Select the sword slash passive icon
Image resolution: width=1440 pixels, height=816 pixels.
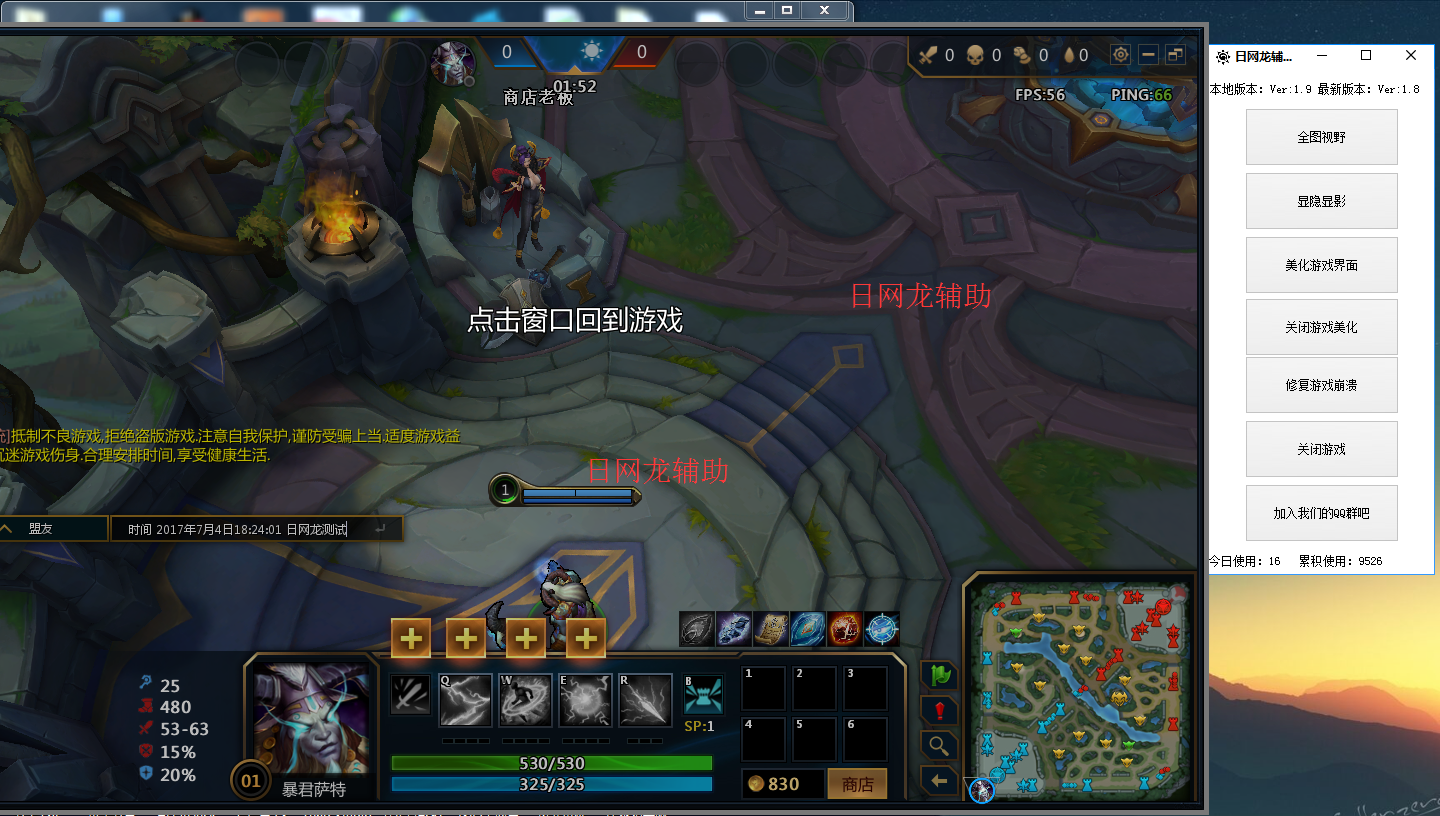pyautogui.click(x=410, y=695)
